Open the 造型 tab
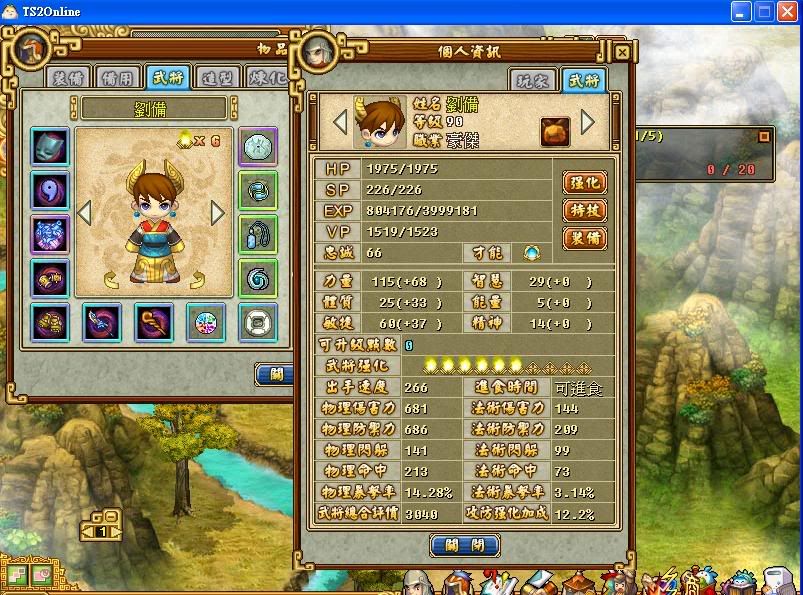The width and height of the screenshot is (803, 595). point(217,78)
